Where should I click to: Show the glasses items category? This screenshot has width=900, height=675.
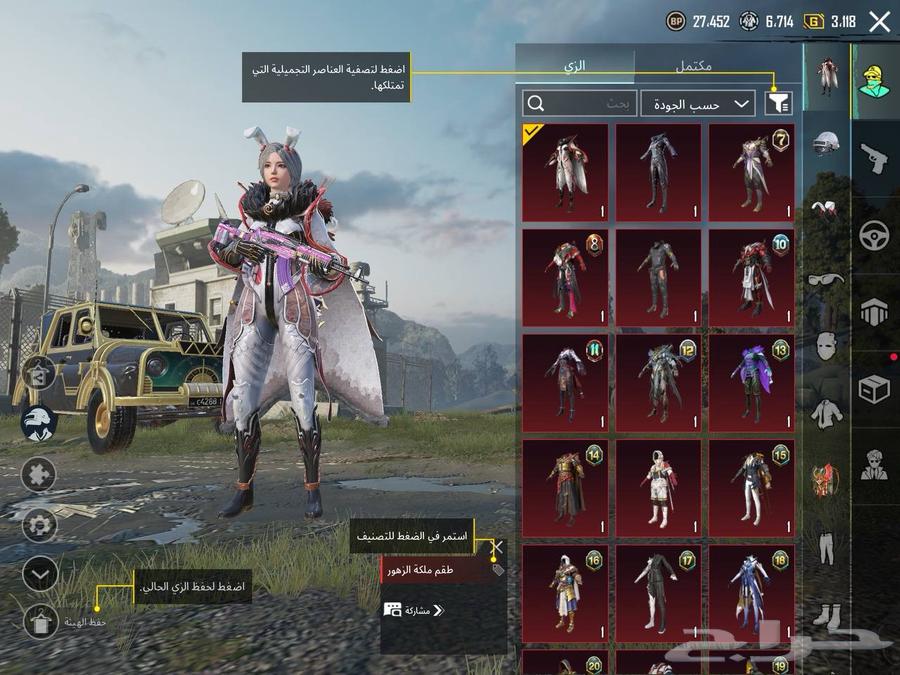[x=826, y=279]
